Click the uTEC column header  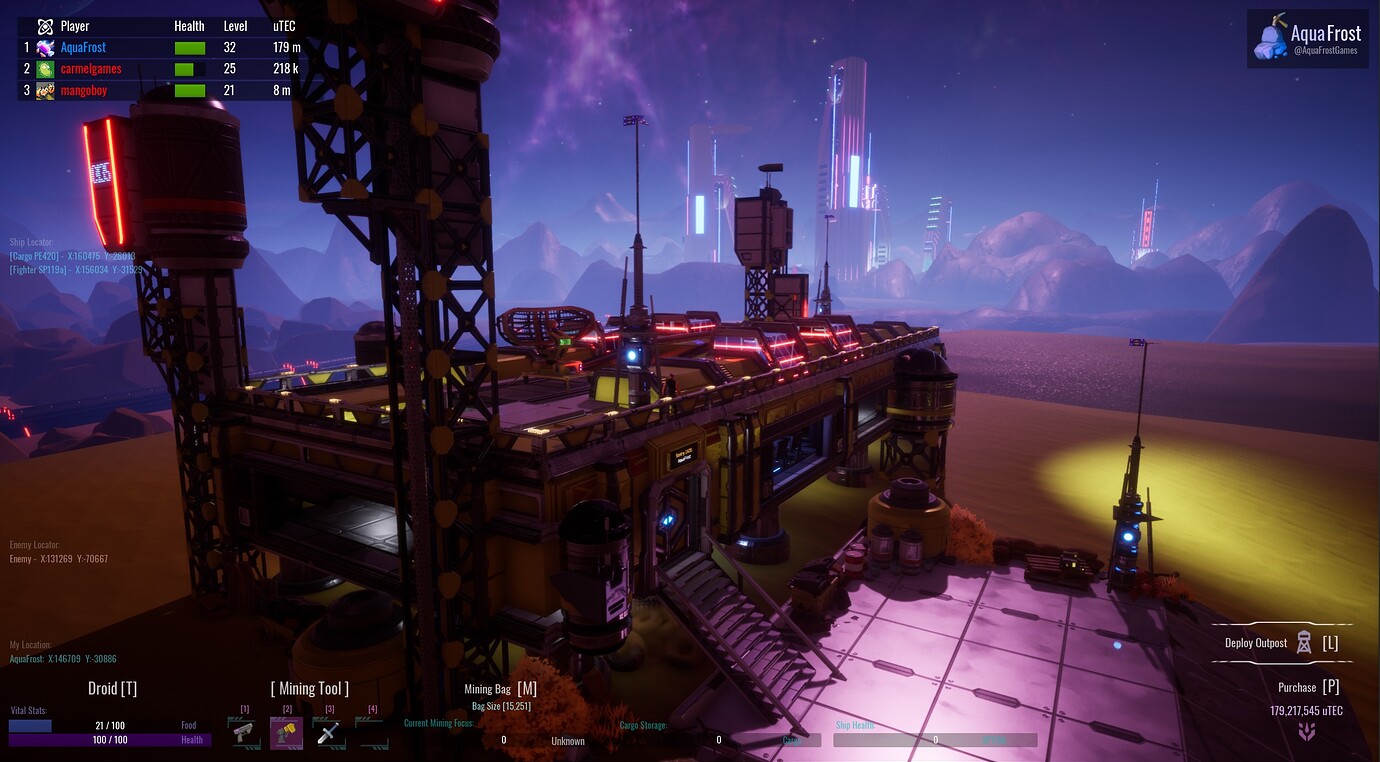[x=283, y=26]
